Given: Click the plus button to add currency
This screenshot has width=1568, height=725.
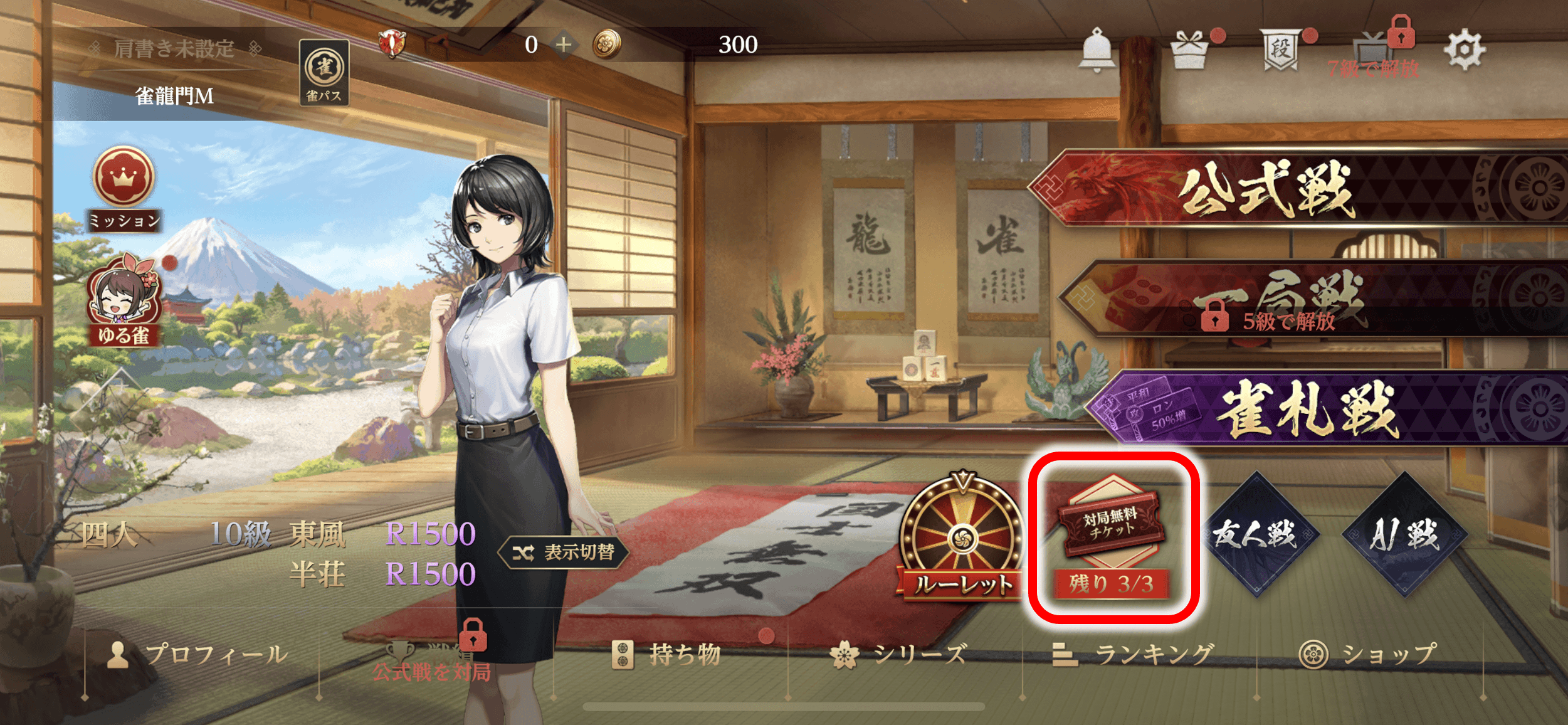Looking at the screenshot, I should pyautogui.click(x=564, y=45).
